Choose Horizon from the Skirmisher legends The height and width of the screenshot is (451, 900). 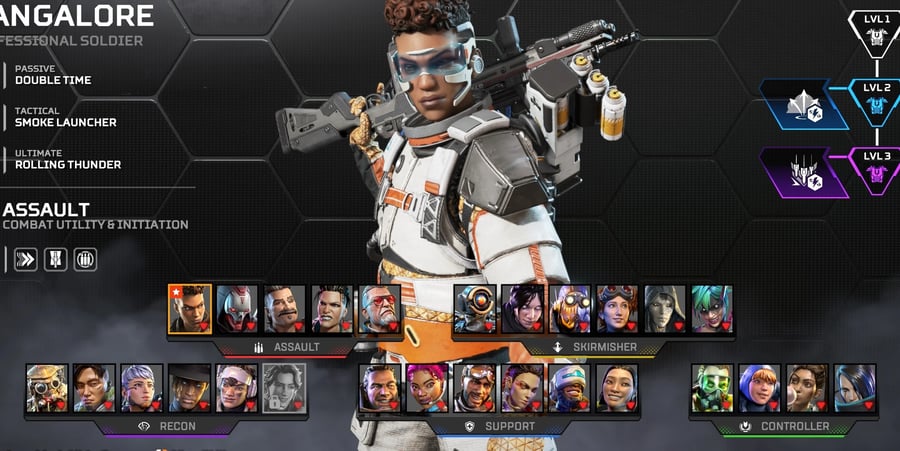(616, 308)
